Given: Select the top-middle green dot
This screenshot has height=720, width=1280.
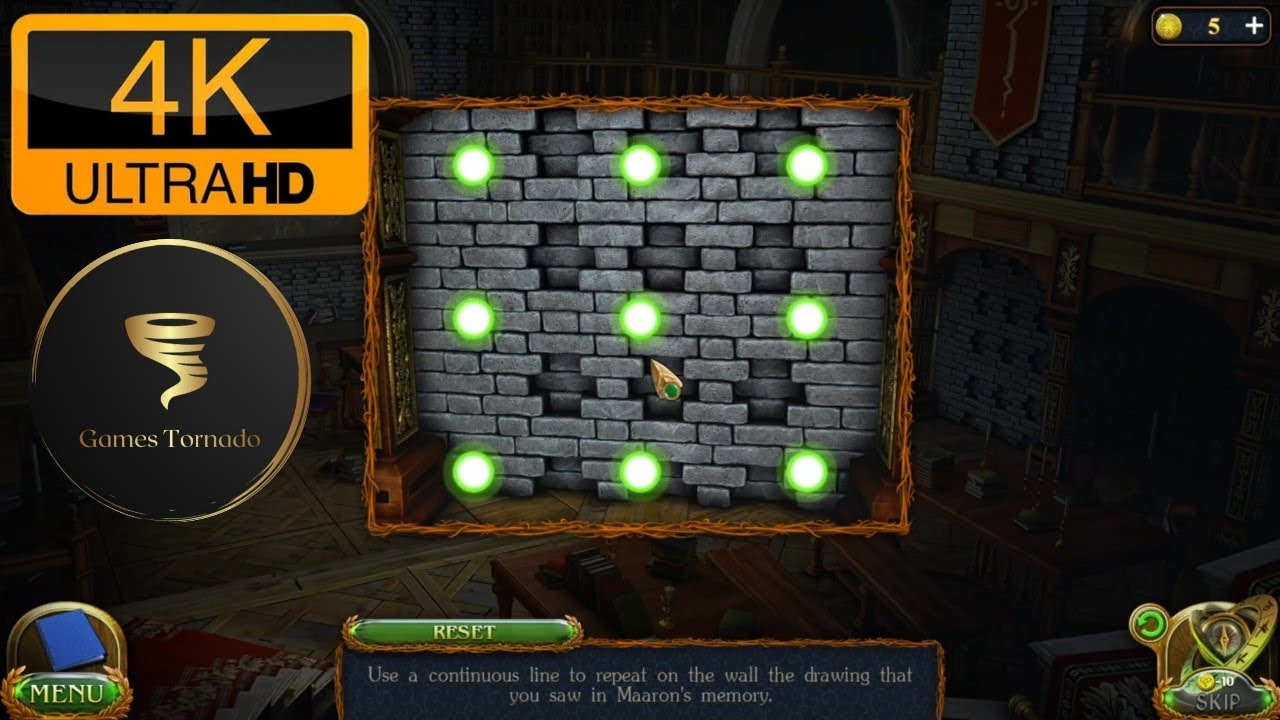Looking at the screenshot, I should (x=640, y=164).
